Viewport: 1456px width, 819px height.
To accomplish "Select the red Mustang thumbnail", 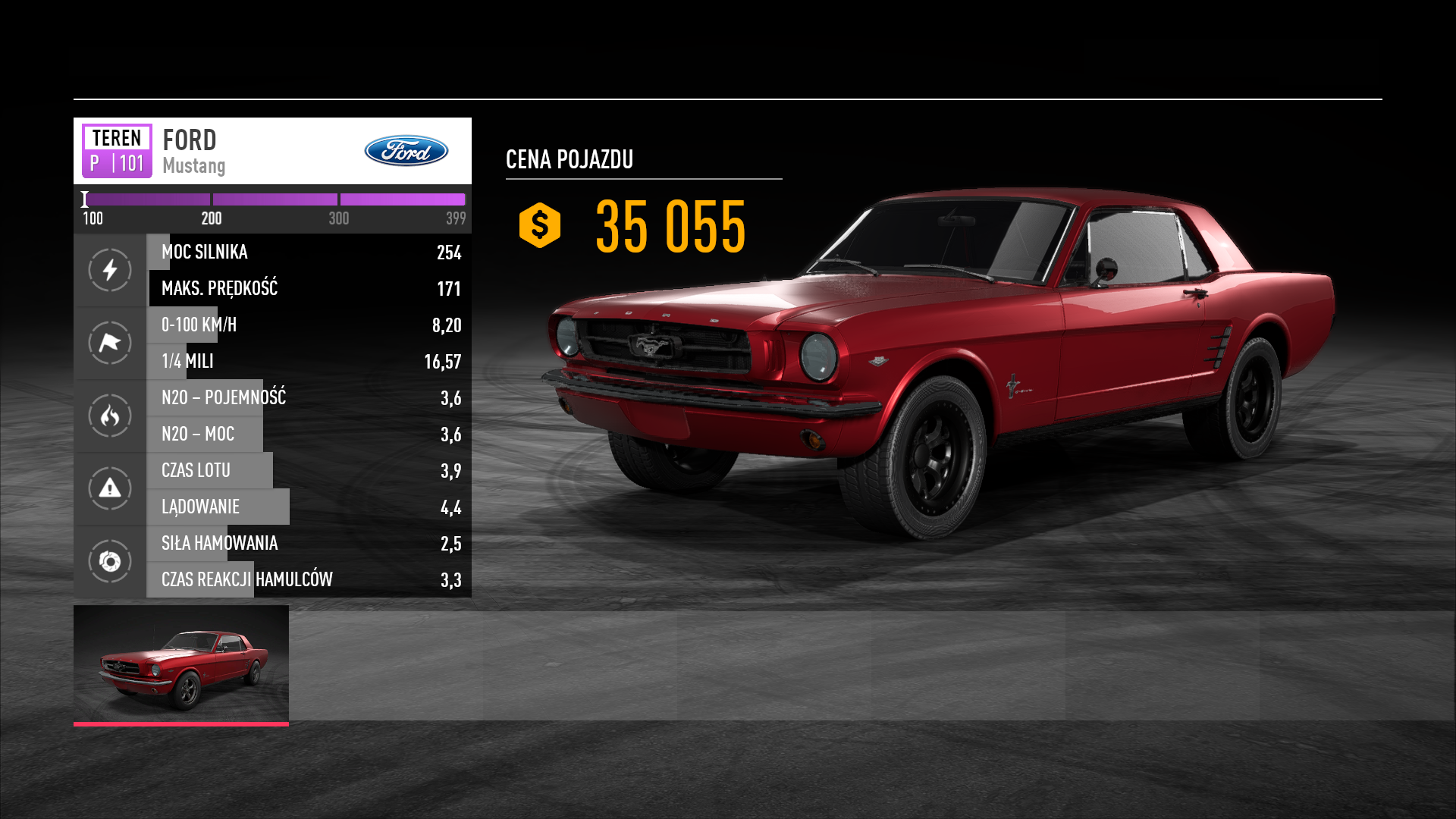I will [x=181, y=664].
